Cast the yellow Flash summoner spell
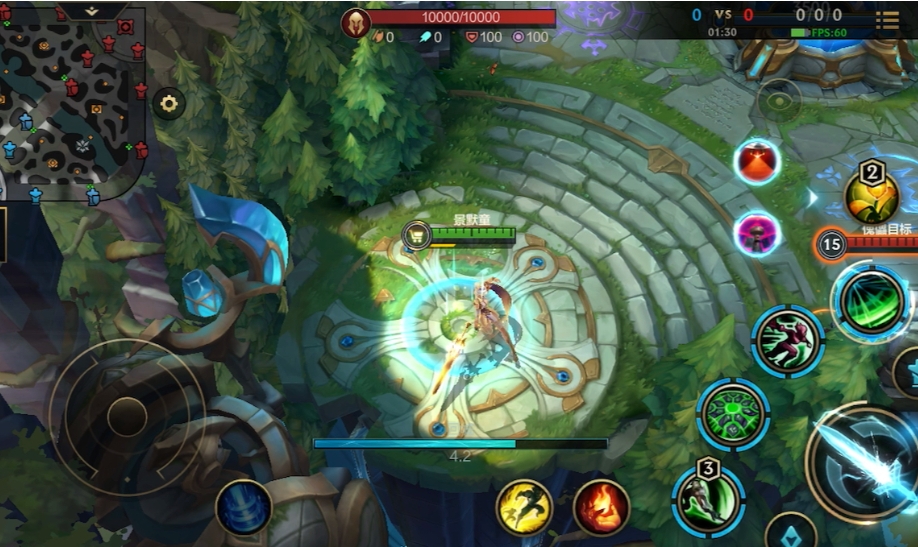Viewport: 918px width, 547px height. (x=525, y=507)
